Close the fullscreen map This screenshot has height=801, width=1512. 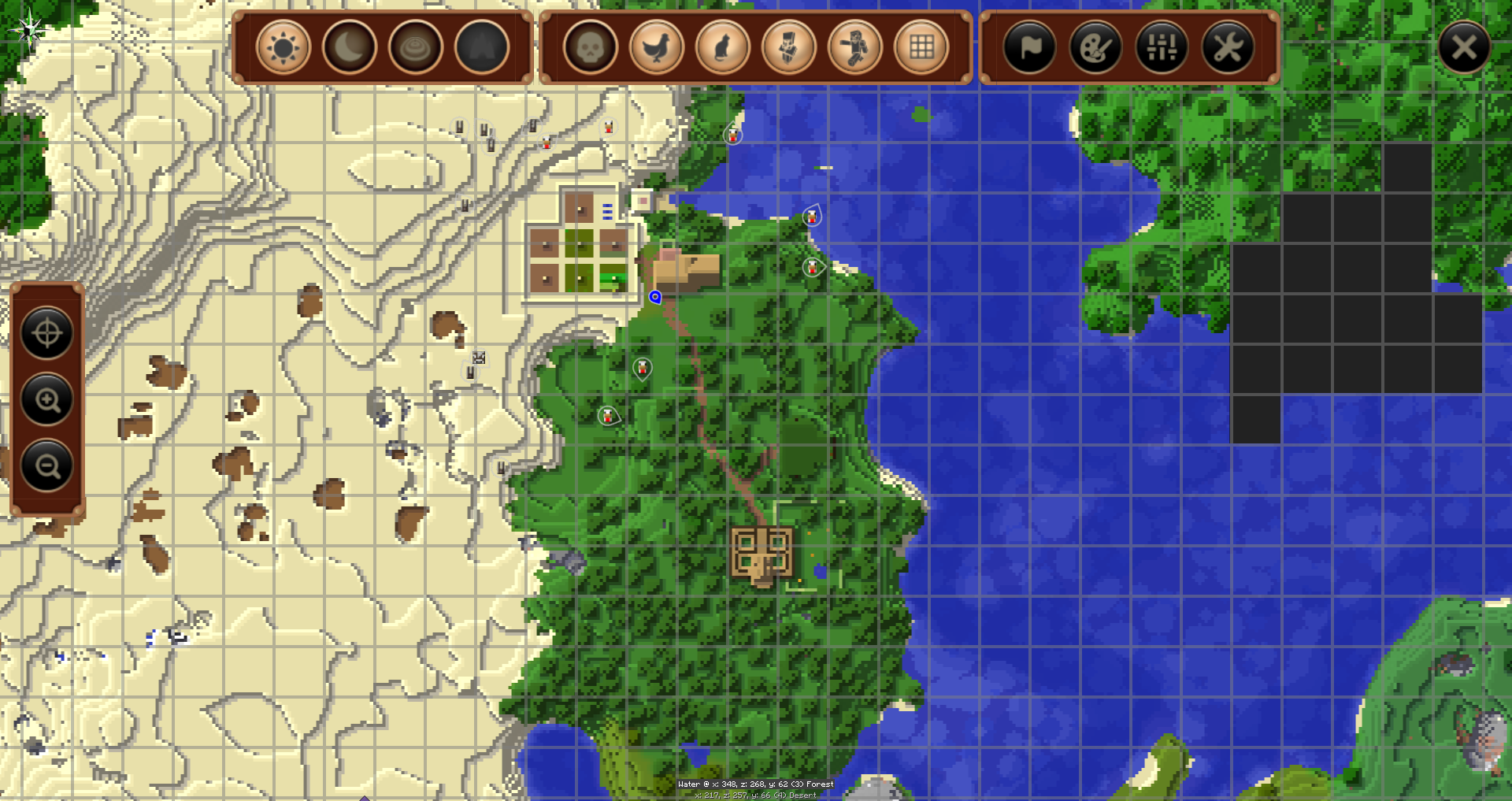click(1464, 48)
